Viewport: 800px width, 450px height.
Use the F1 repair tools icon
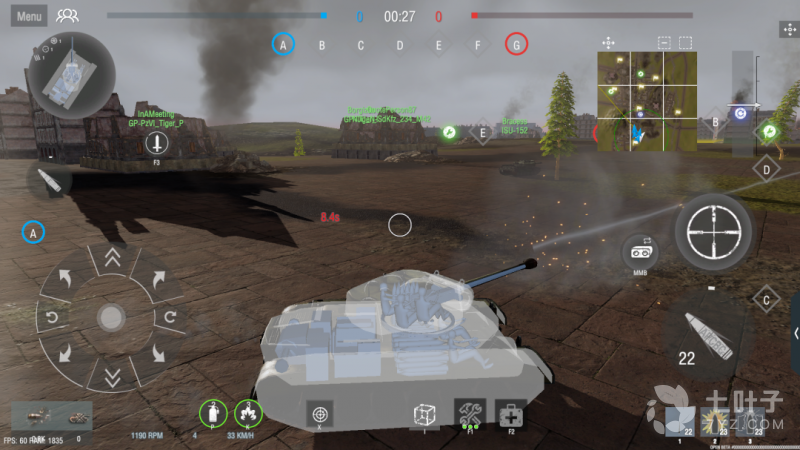point(469,412)
